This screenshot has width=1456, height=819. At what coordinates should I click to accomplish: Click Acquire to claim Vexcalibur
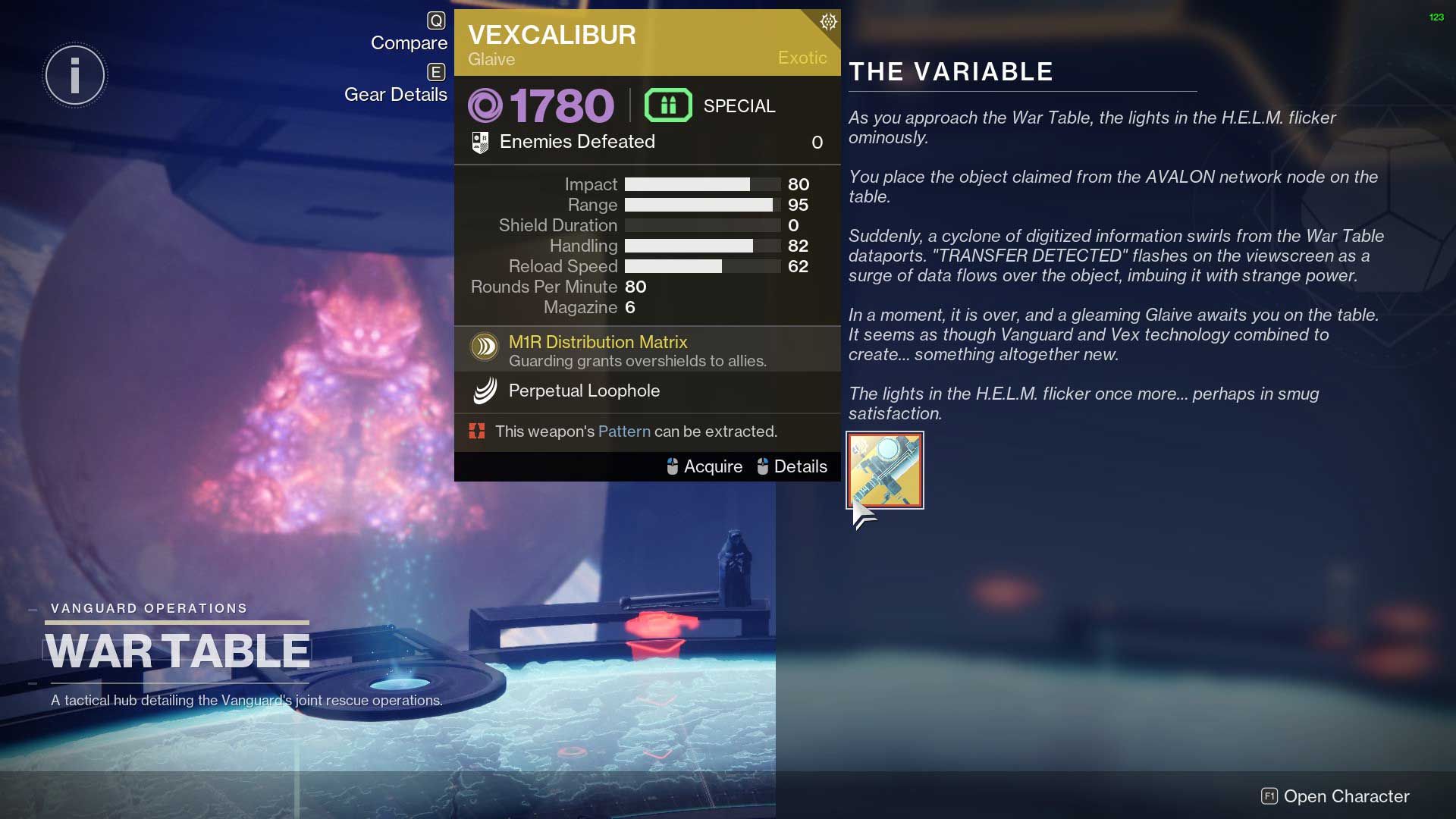point(713,466)
